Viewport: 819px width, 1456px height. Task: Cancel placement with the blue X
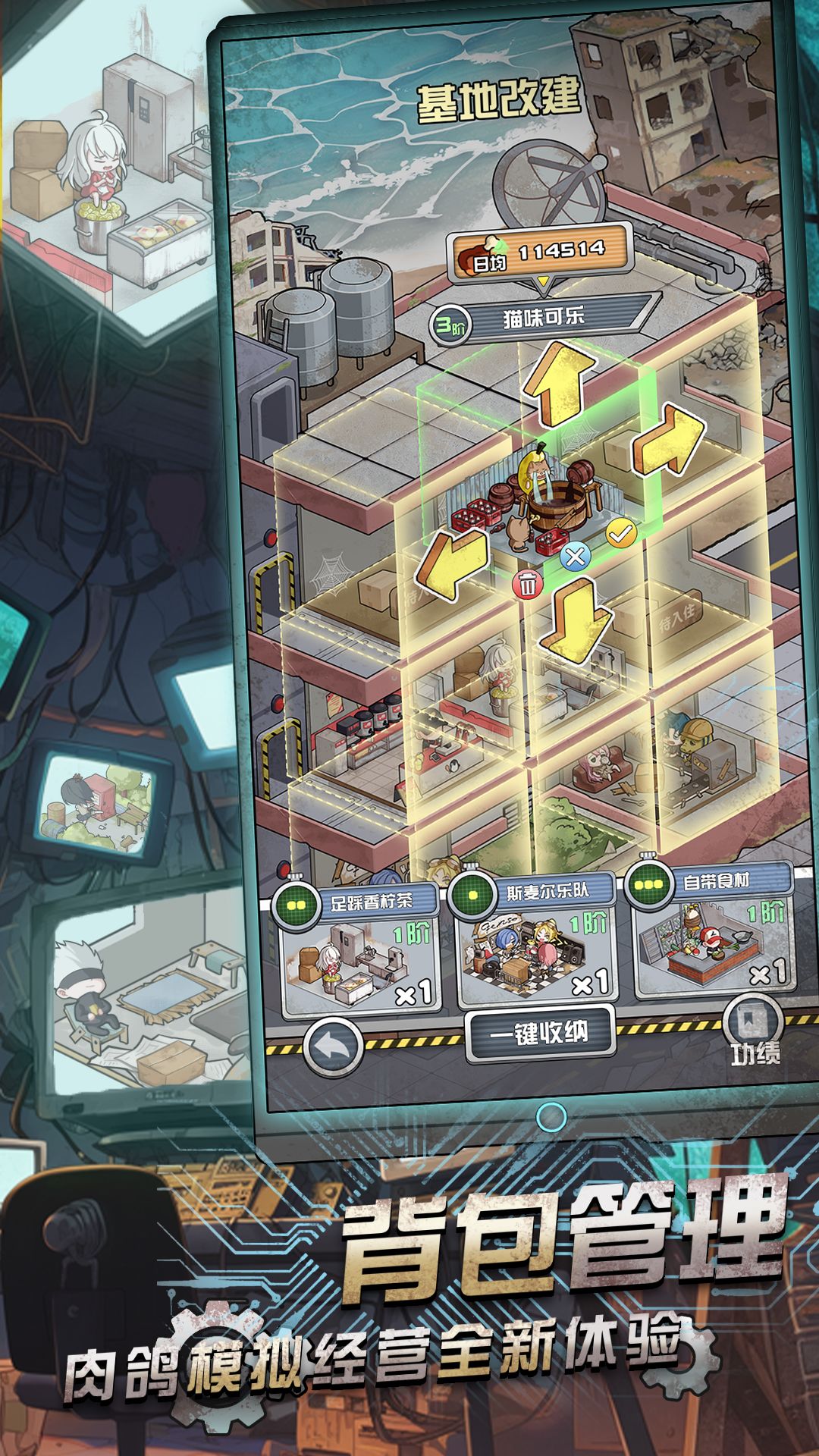tap(576, 557)
